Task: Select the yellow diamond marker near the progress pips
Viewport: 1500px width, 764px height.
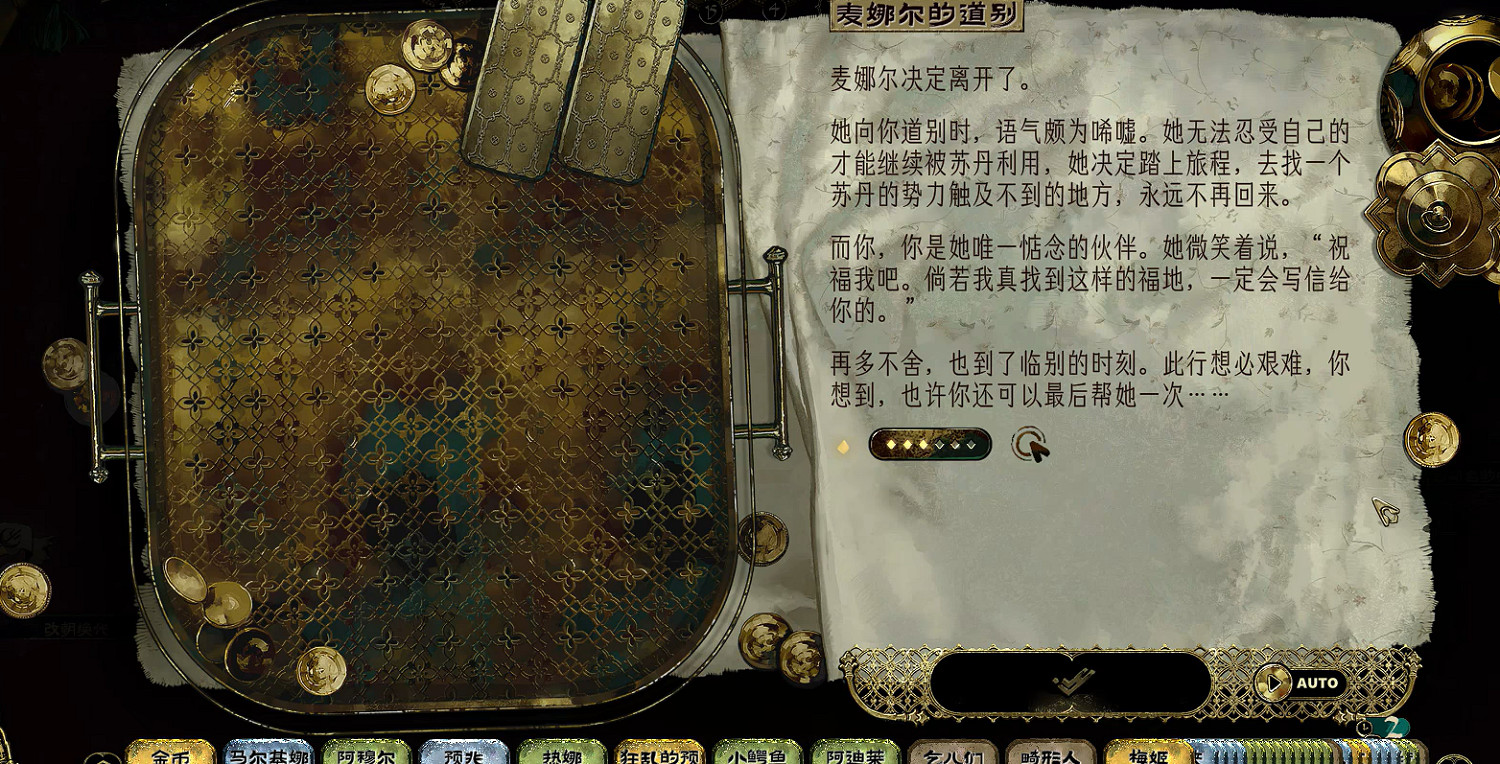Action: coord(843,448)
